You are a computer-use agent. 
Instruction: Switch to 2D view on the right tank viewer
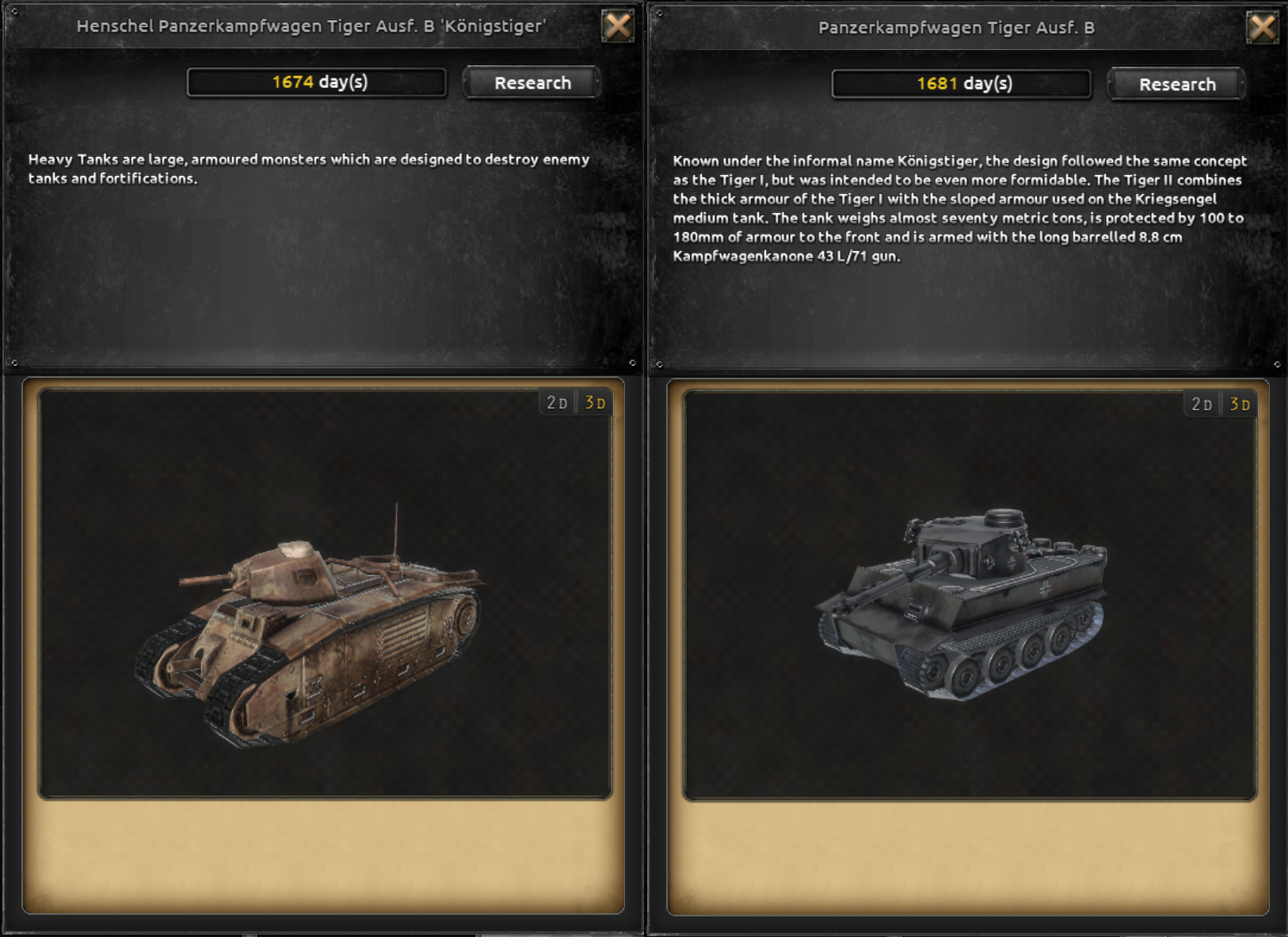pos(1201,402)
